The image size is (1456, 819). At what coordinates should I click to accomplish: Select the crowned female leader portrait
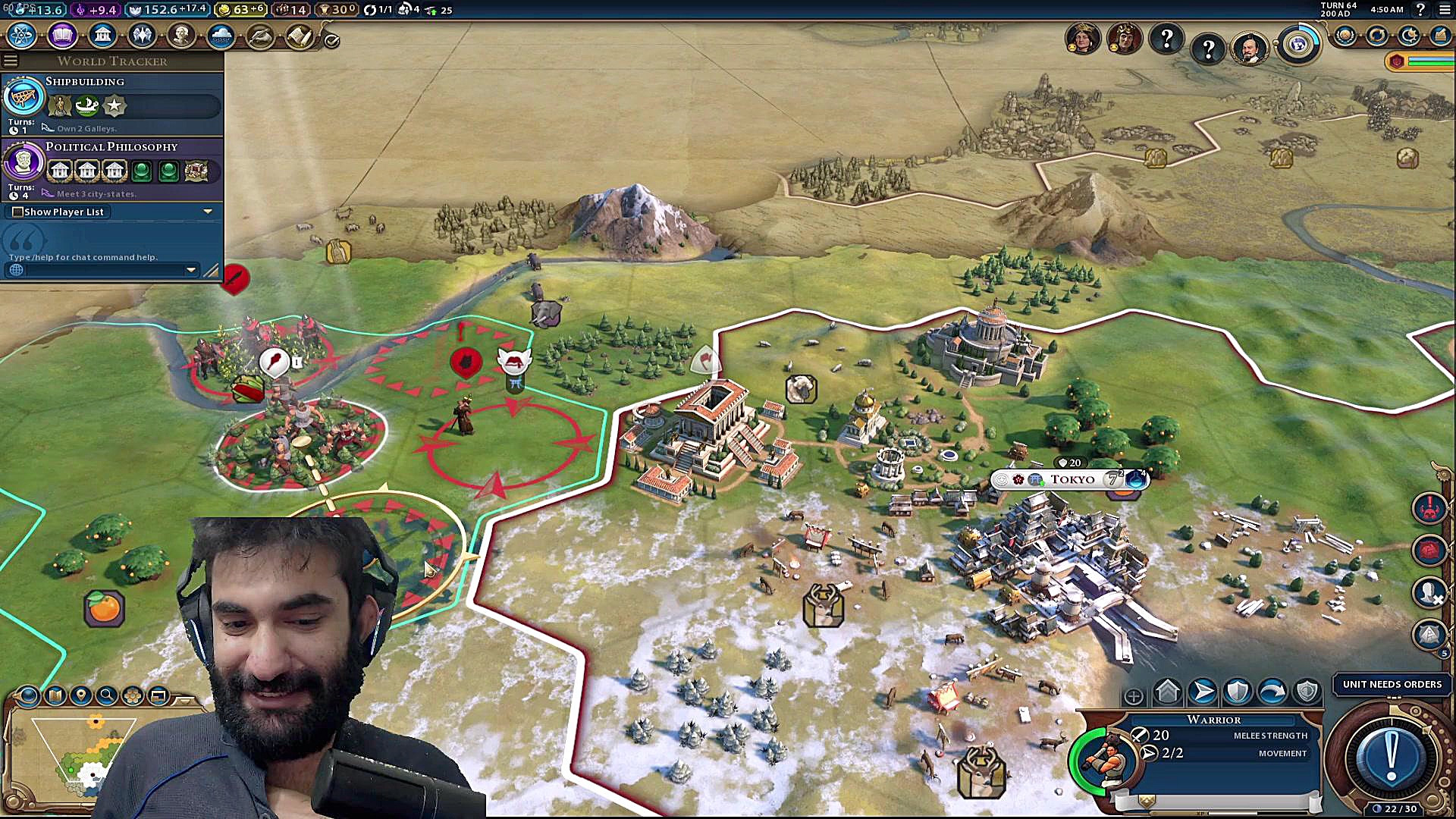coord(1082,38)
